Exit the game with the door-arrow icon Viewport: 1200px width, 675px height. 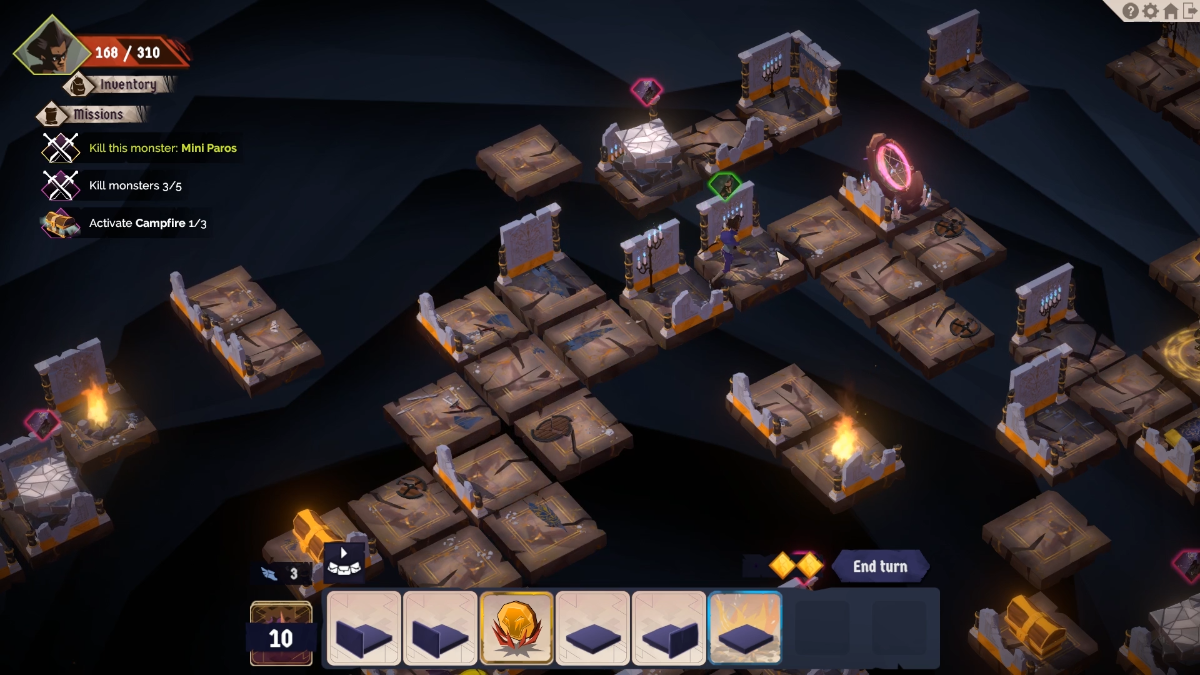point(1189,11)
